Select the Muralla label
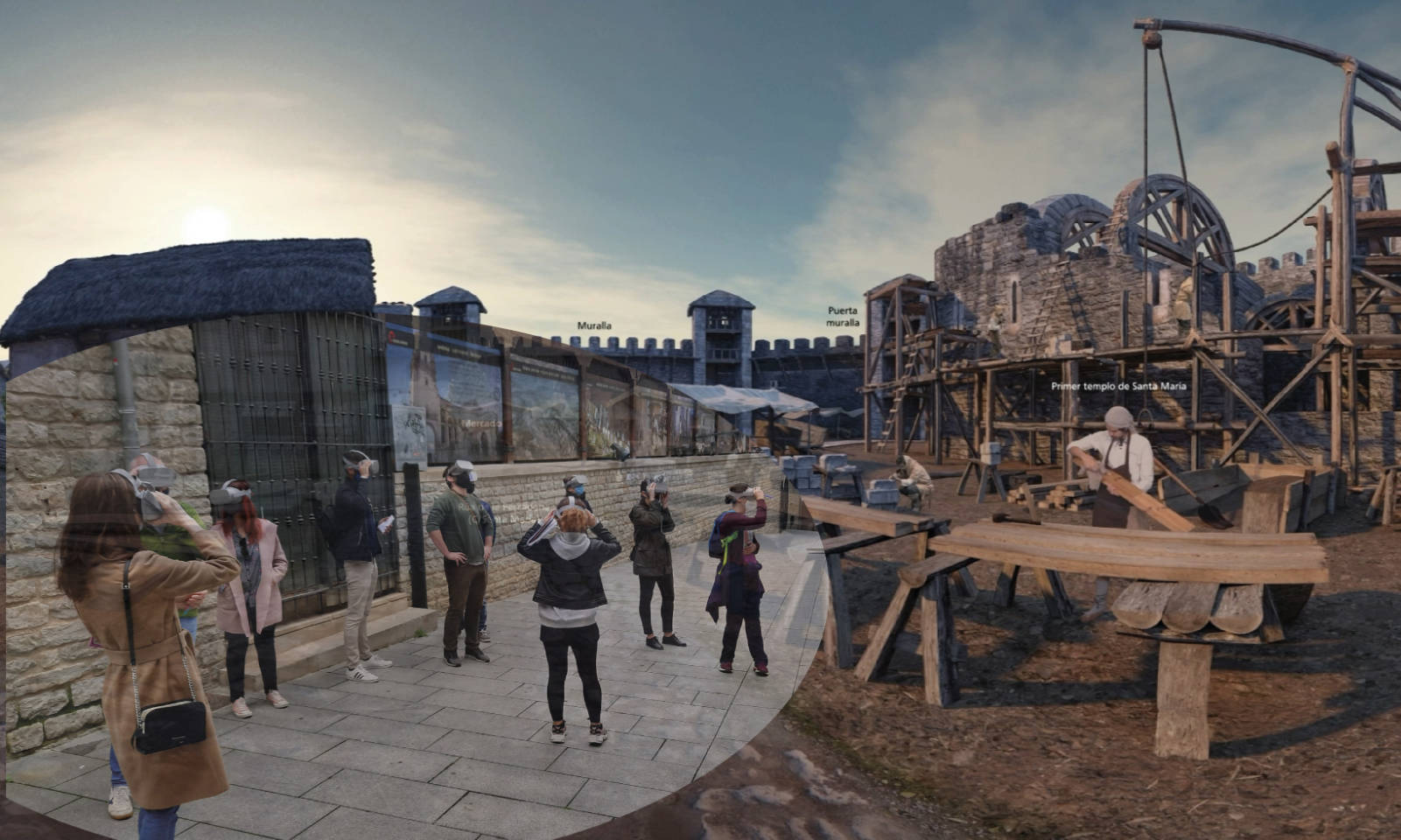The width and height of the screenshot is (1401, 840). pos(594,326)
